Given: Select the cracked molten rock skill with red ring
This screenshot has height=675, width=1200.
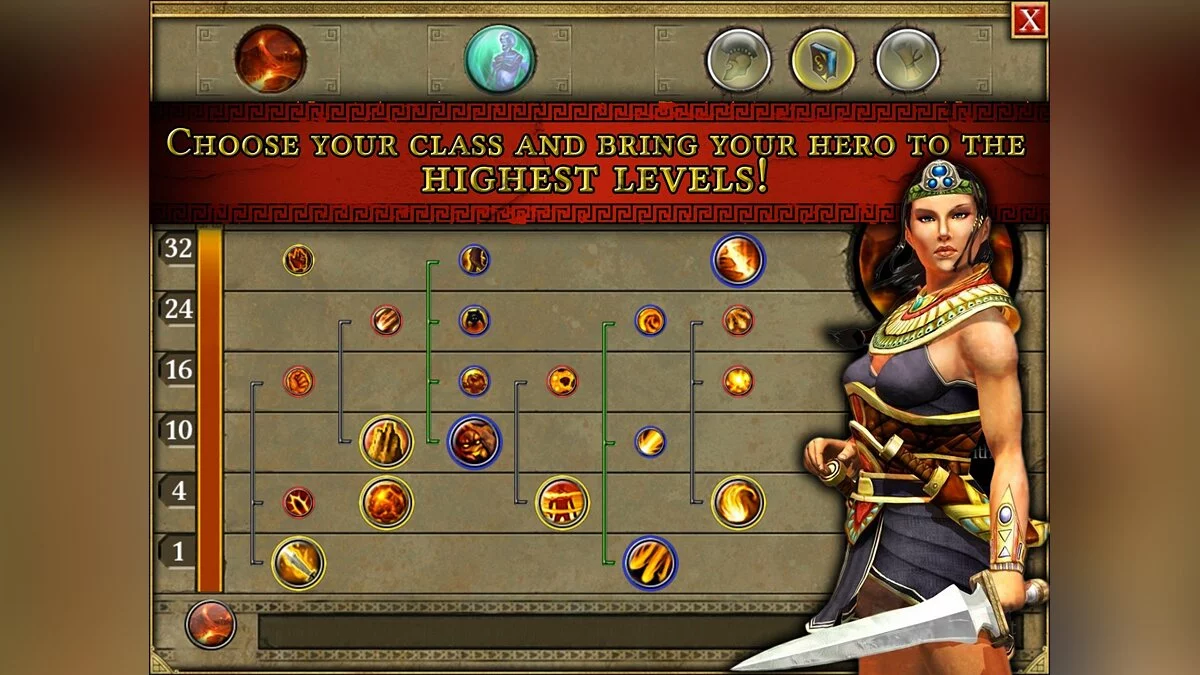Looking at the screenshot, I should point(562,381).
